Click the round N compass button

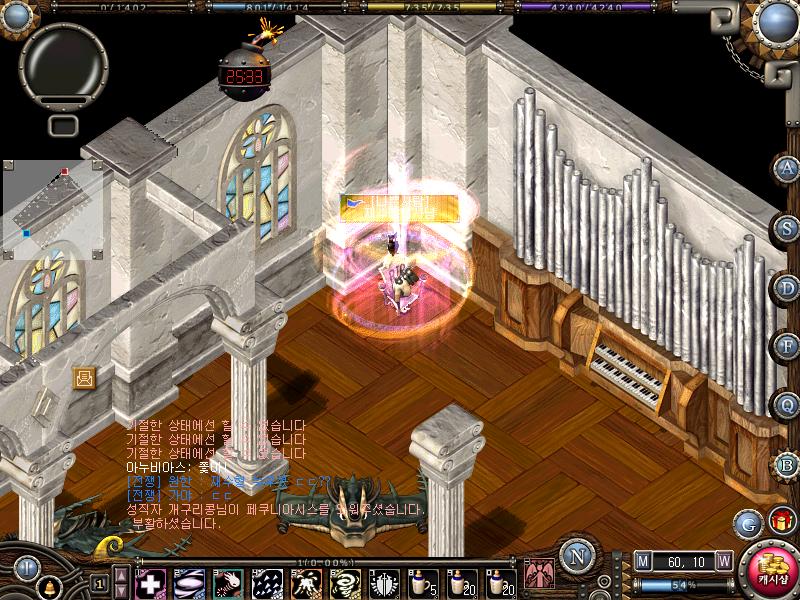[x=575, y=555]
